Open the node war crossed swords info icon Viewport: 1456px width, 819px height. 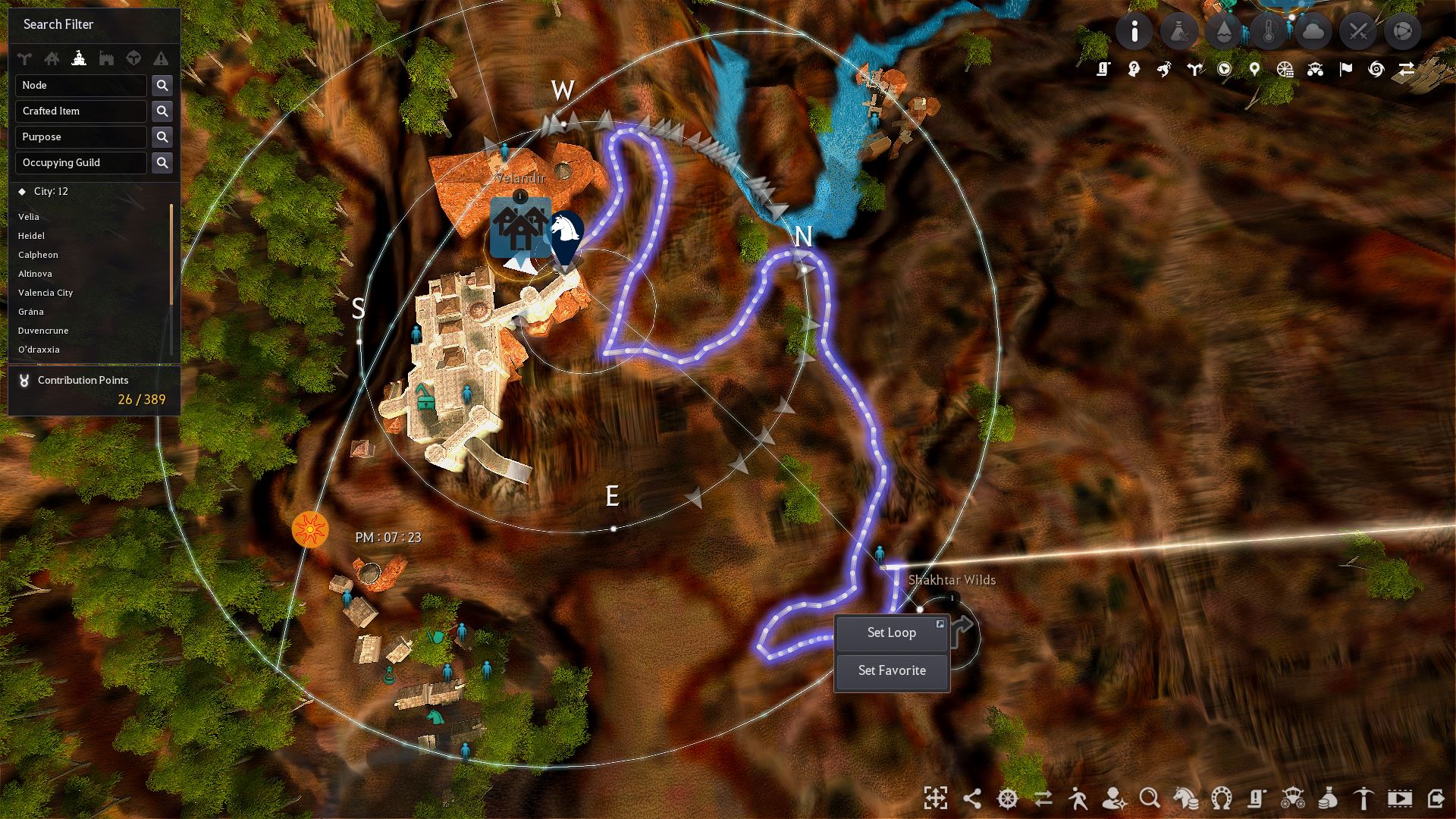(x=1357, y=32)
